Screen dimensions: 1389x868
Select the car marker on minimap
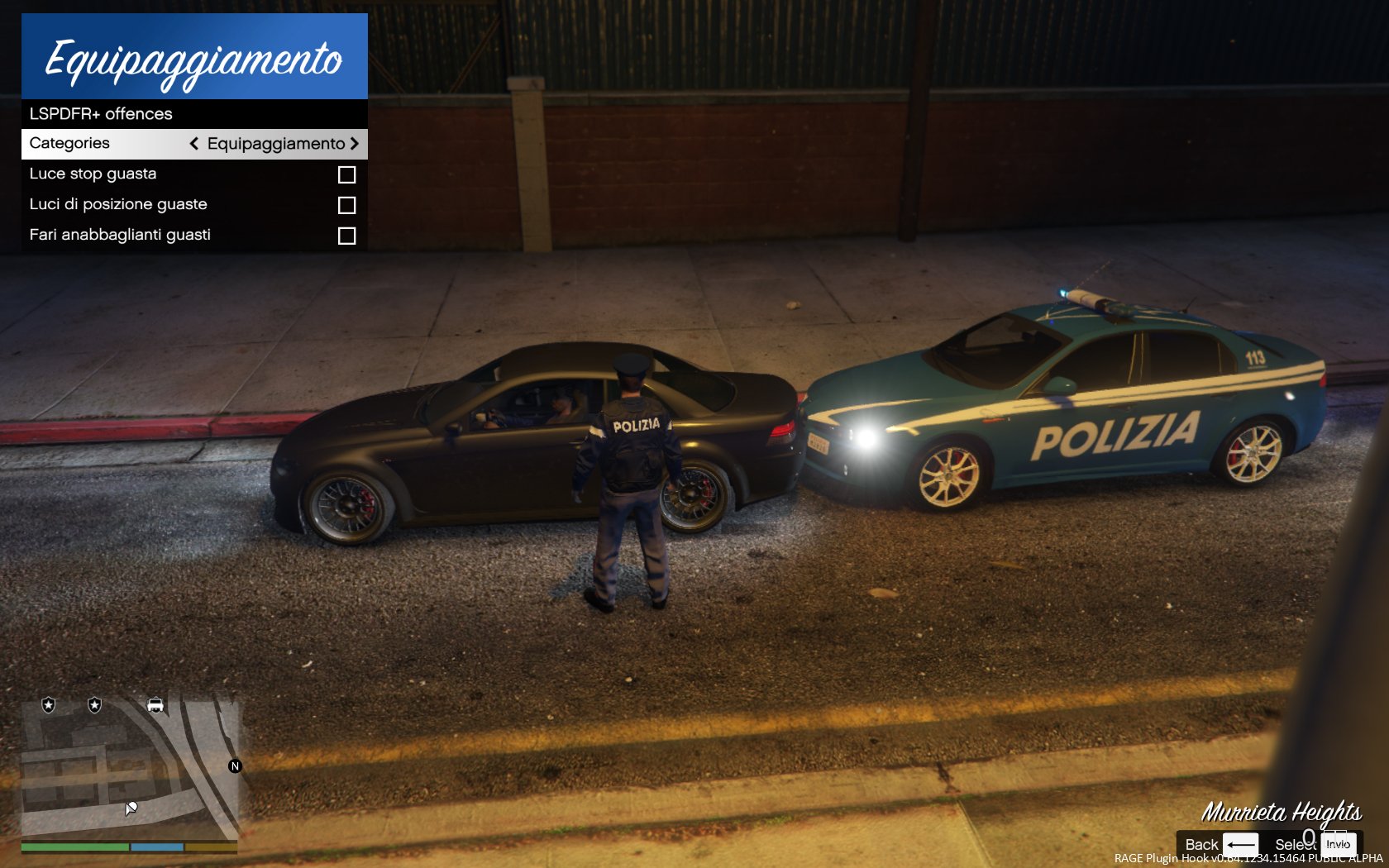[155, 705]
